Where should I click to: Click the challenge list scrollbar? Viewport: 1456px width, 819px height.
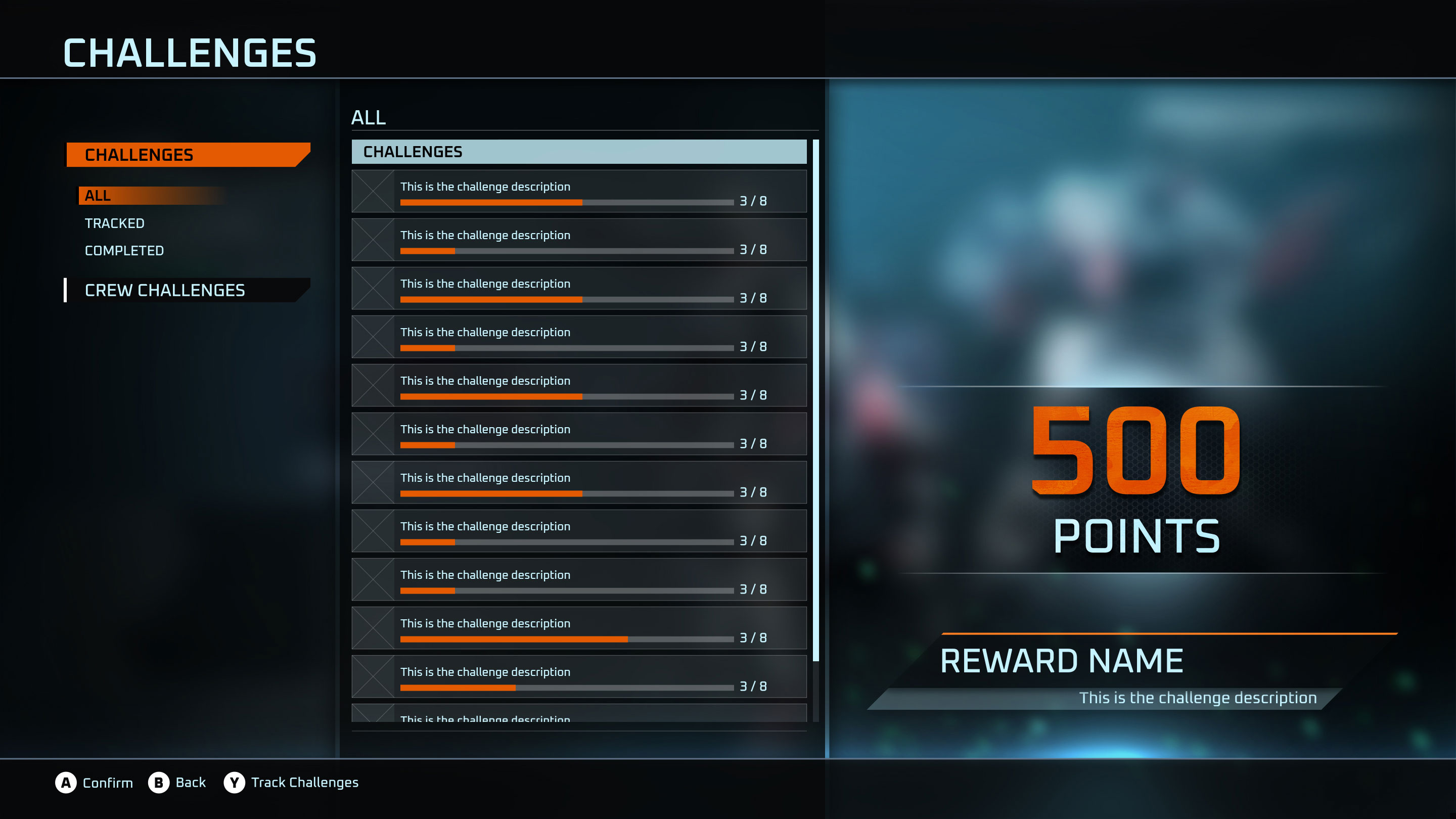coord(815,399)
